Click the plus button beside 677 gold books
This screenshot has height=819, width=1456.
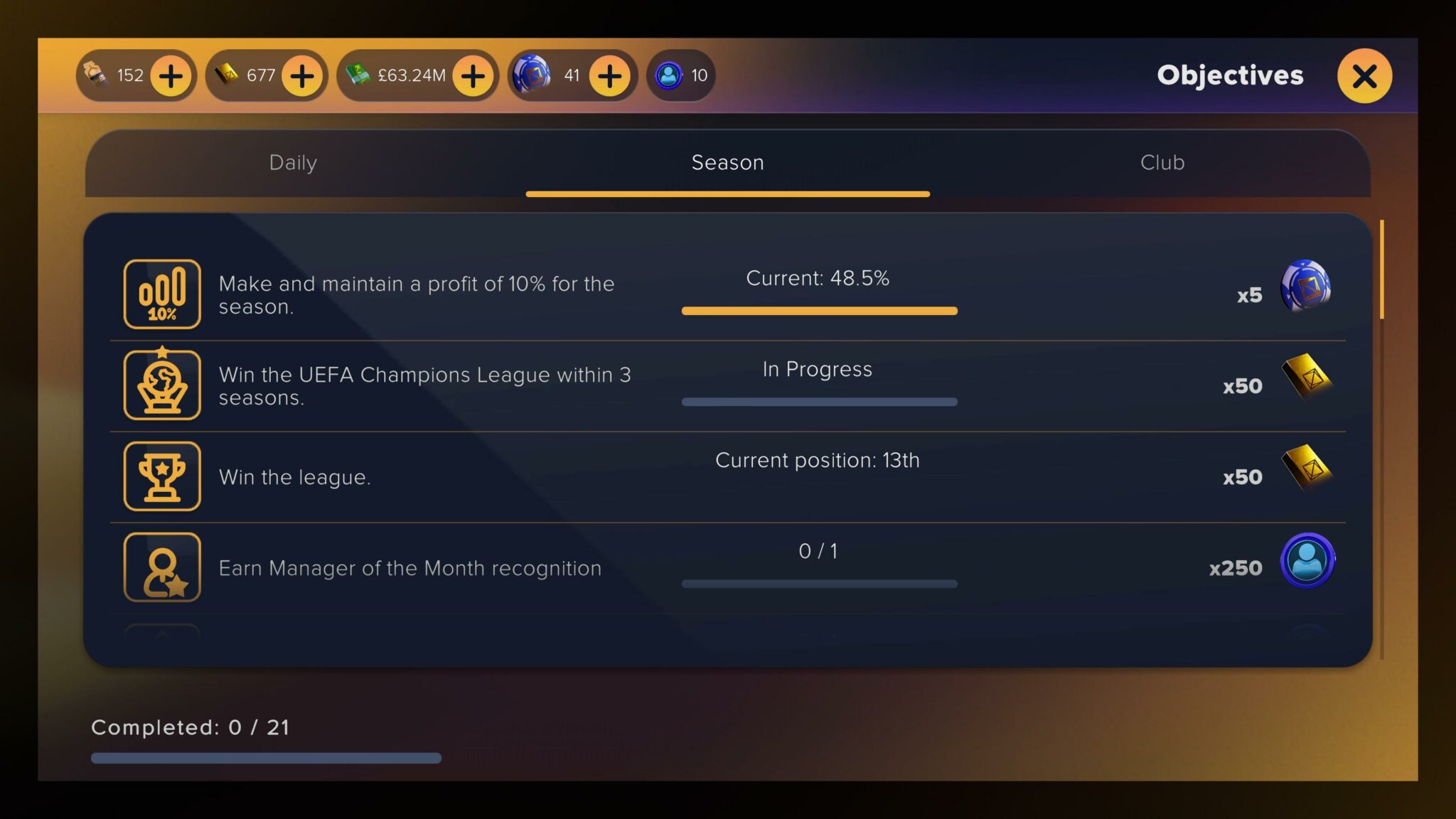pyautogui.click(x=301, y=75)
